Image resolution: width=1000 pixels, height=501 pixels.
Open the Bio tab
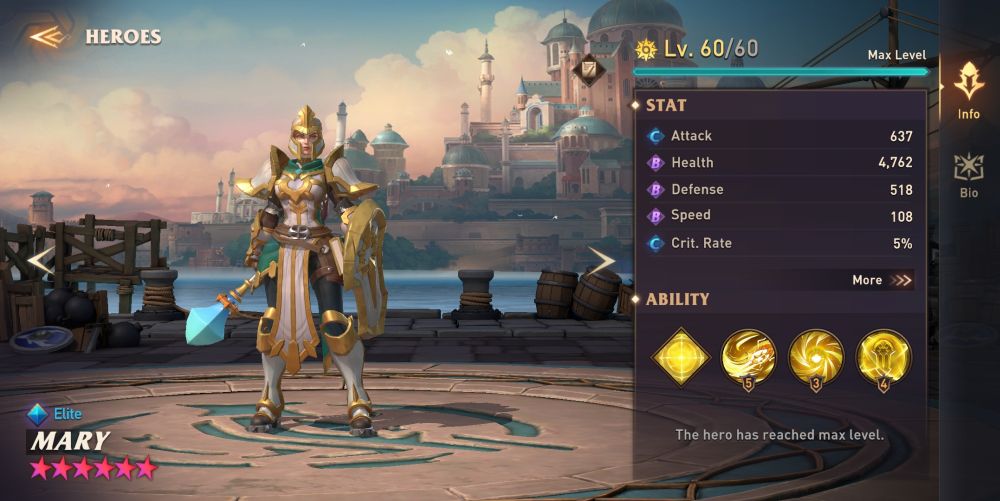tap(968, 175)
